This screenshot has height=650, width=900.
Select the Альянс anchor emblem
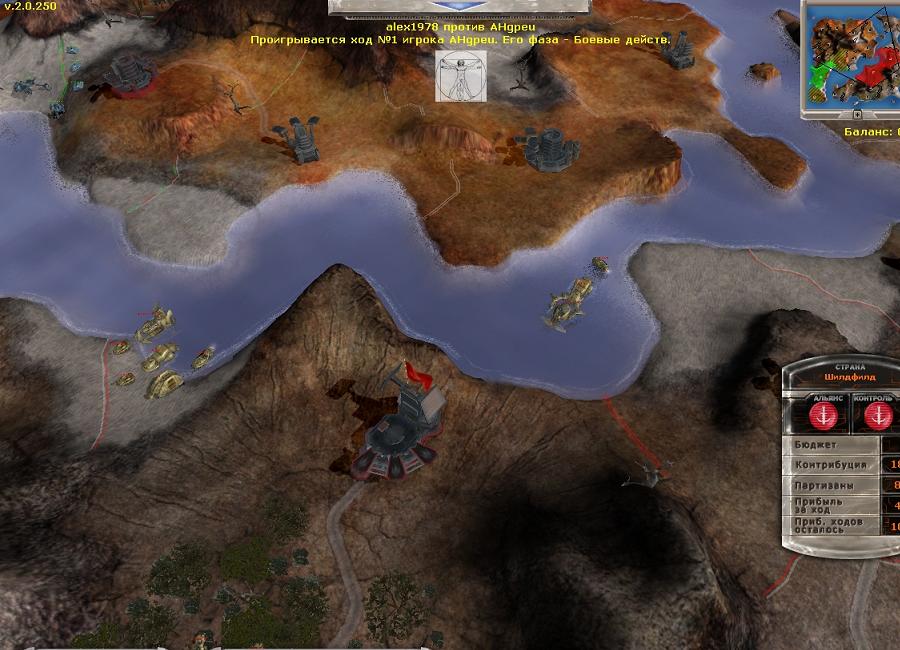coord(824,416)
